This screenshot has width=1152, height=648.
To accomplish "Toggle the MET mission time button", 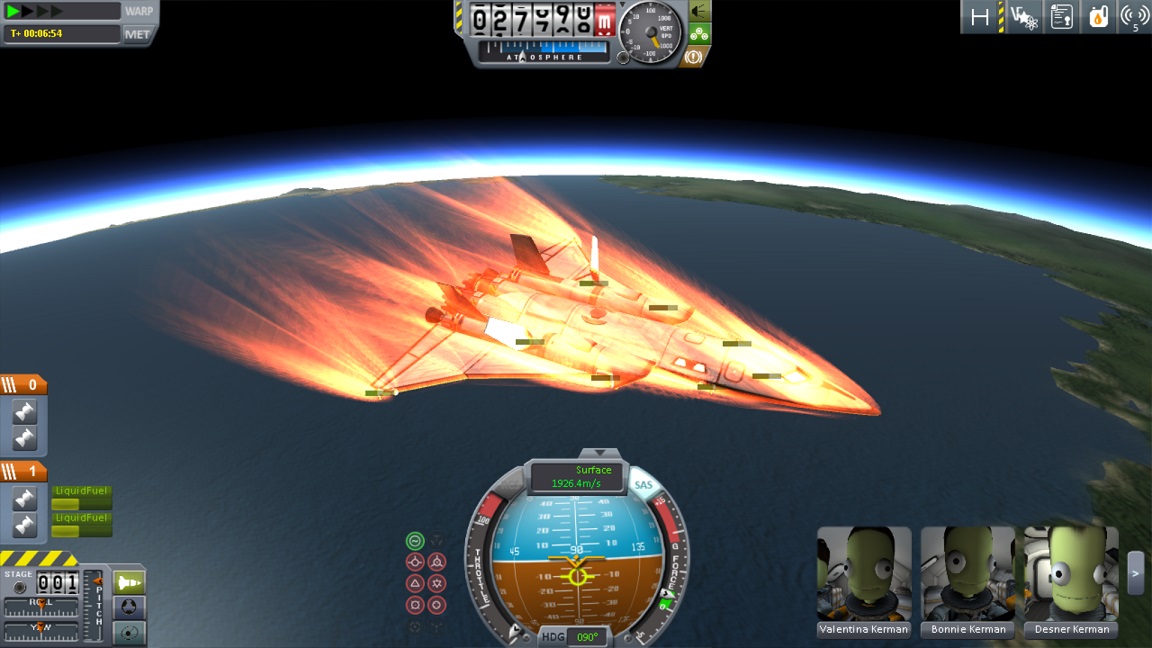I will tap(137, 34).
